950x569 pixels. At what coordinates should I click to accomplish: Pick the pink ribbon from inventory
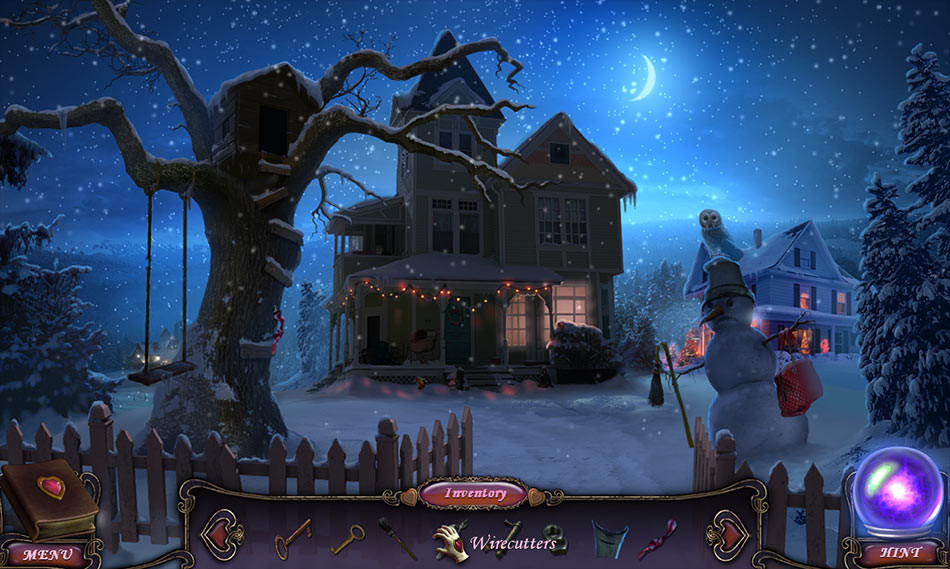657,538
